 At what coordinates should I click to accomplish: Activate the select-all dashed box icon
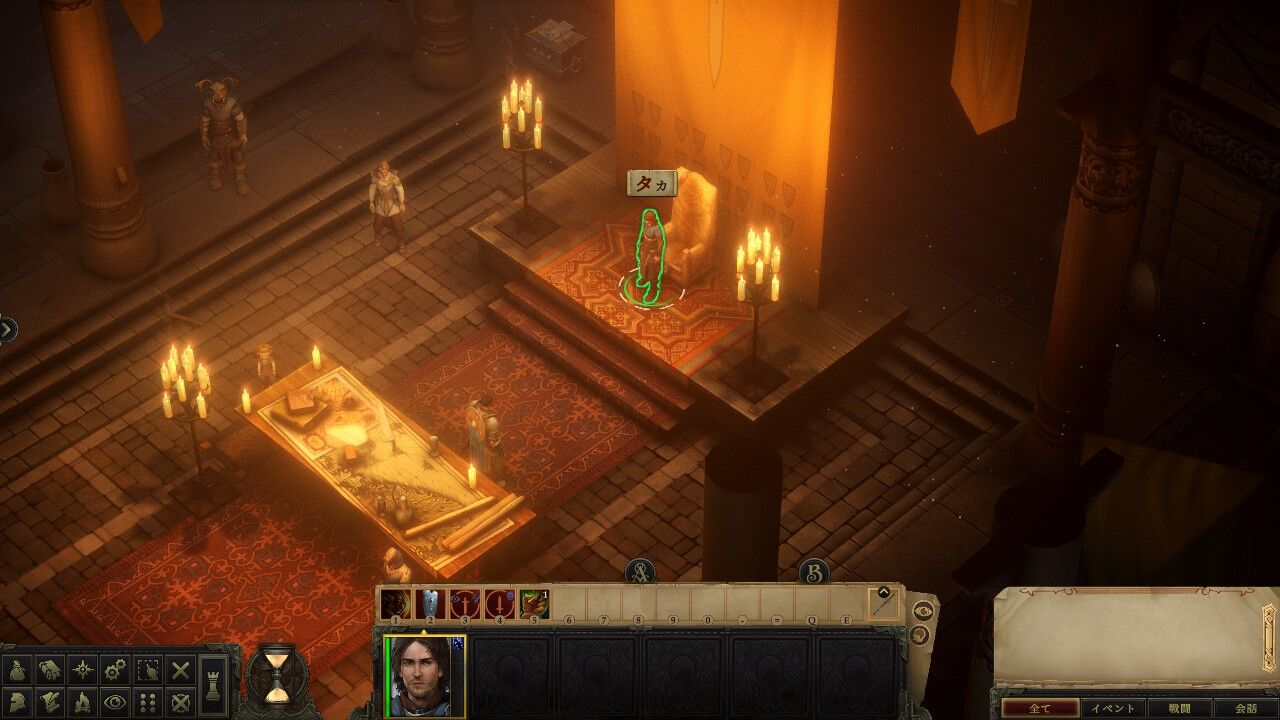pos(148,670)
